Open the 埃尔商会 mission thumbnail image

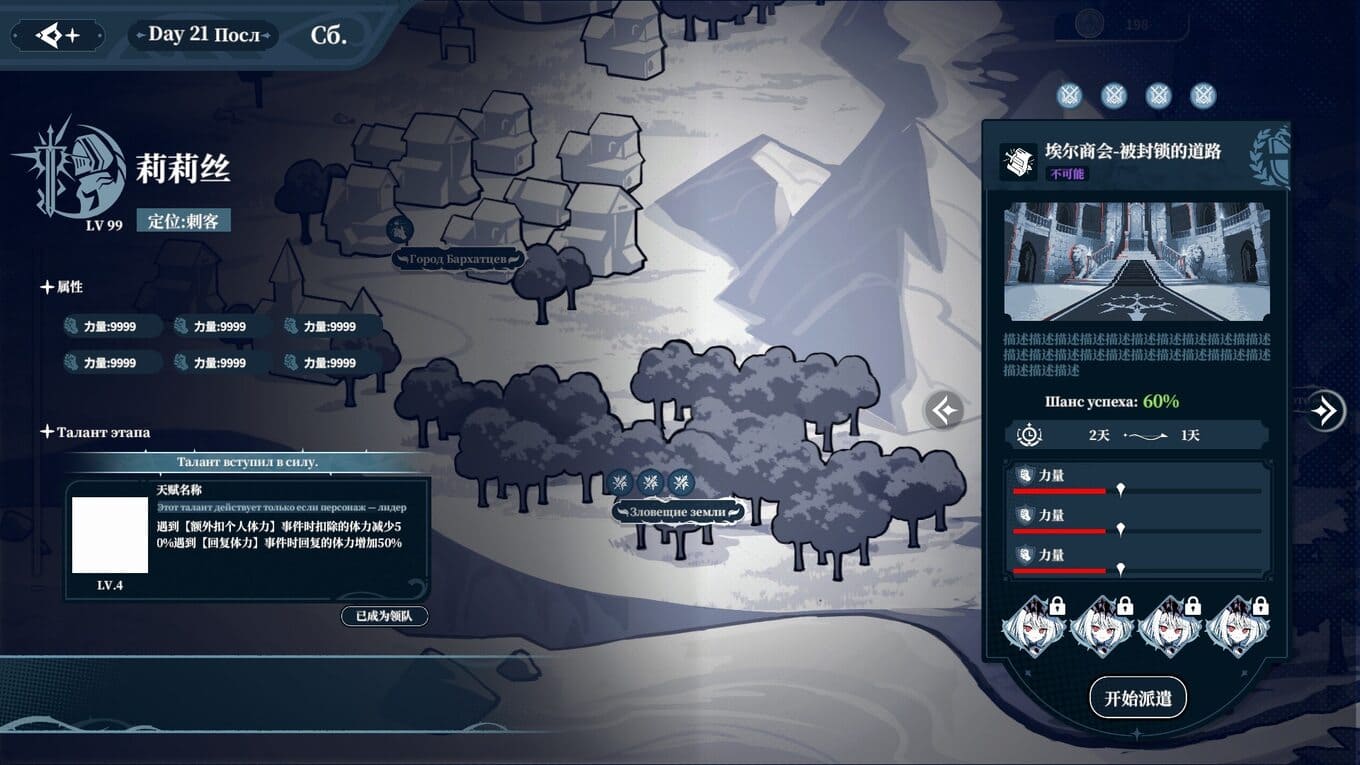1136,261
